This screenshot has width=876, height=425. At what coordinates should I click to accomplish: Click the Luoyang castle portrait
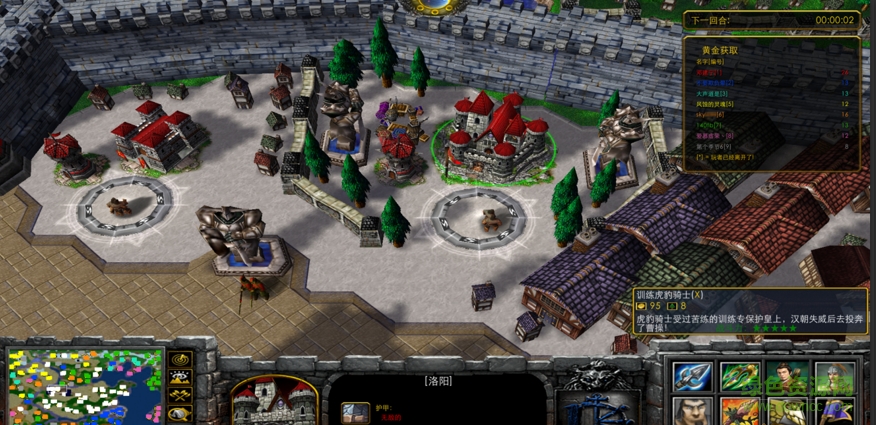click(x=274, y=400)
